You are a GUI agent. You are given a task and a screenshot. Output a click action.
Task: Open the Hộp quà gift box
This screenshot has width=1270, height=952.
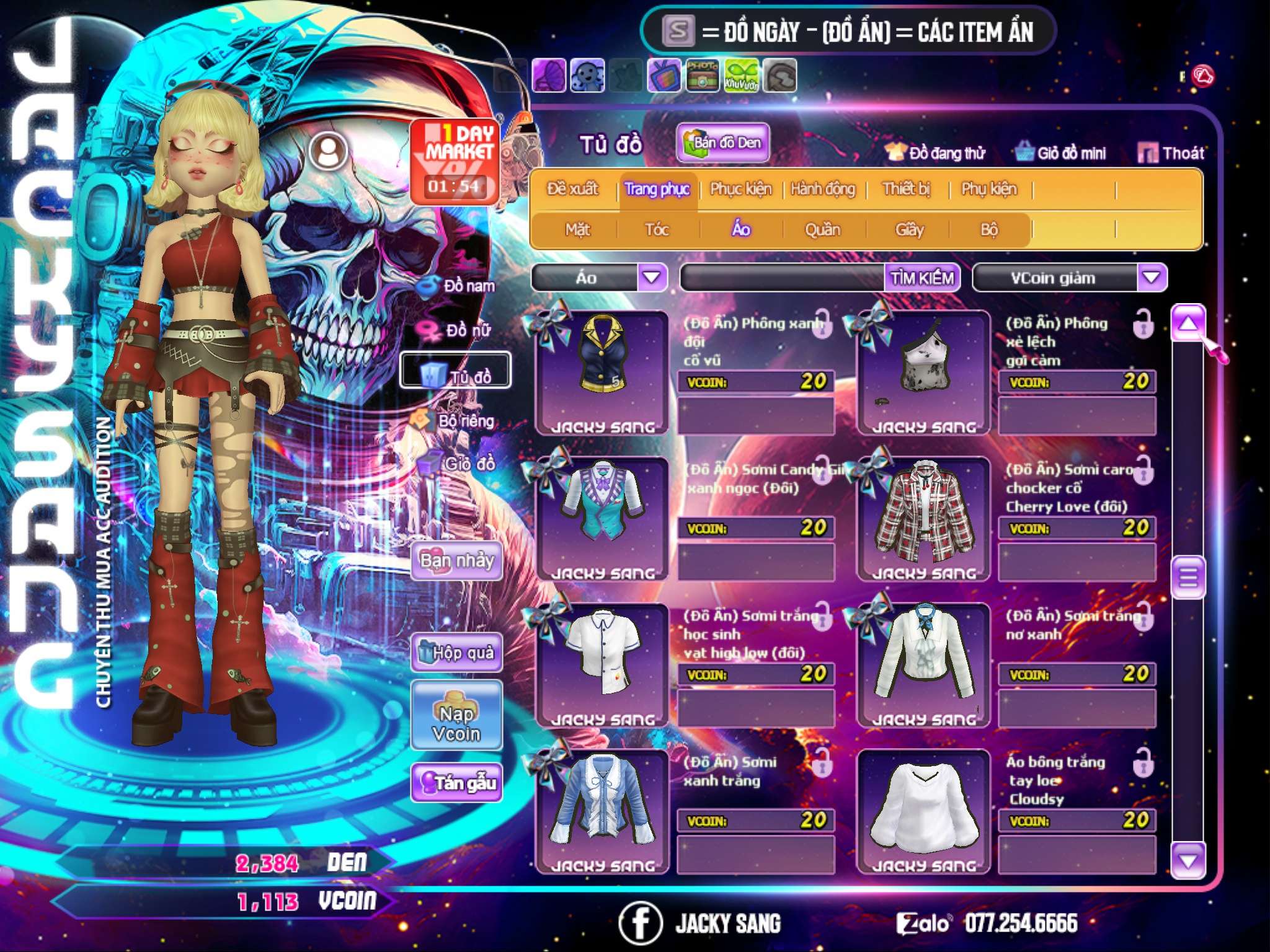pos(456,652)
